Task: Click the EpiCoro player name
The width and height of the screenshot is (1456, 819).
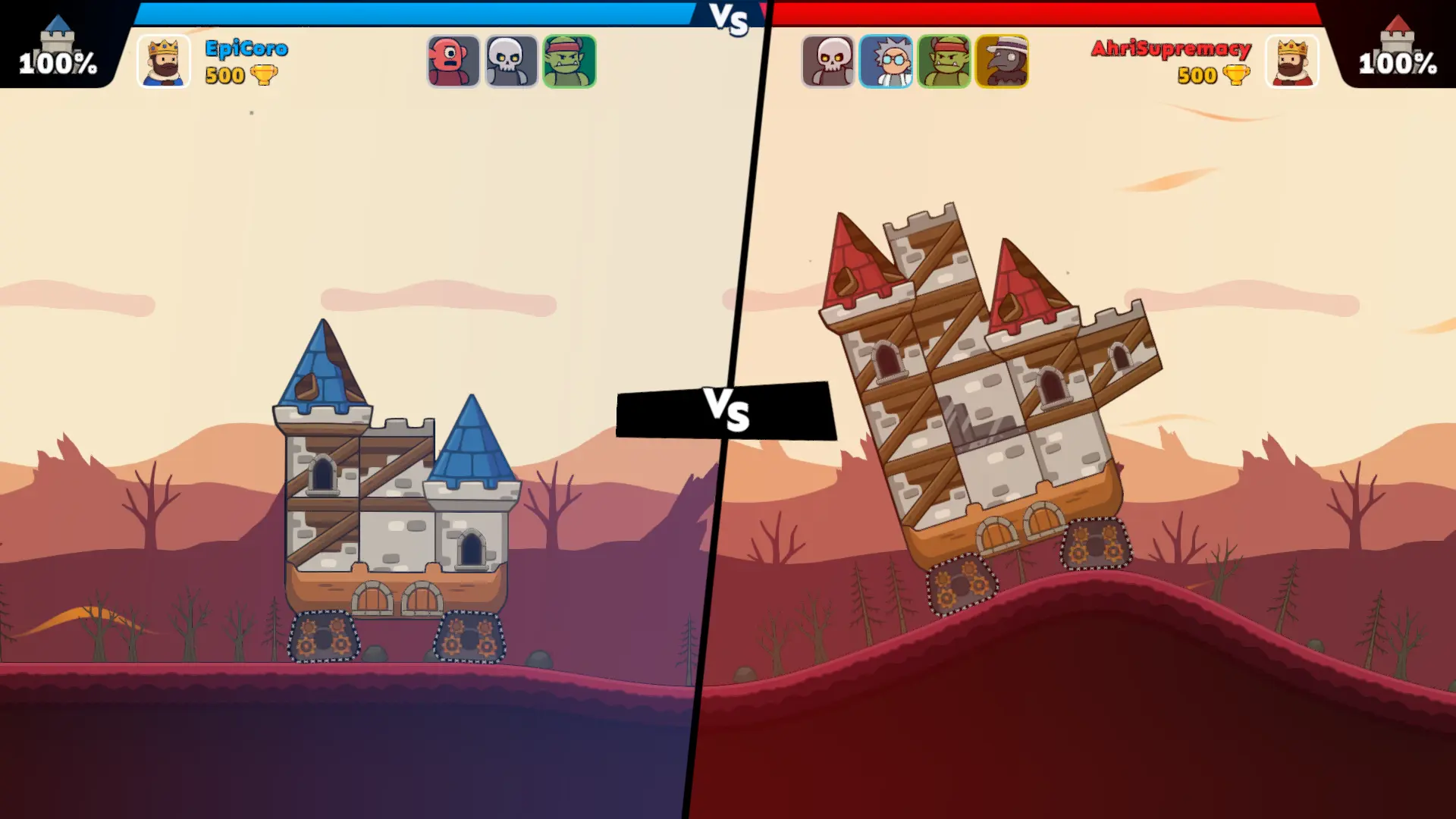Action: tap(246, 48)
